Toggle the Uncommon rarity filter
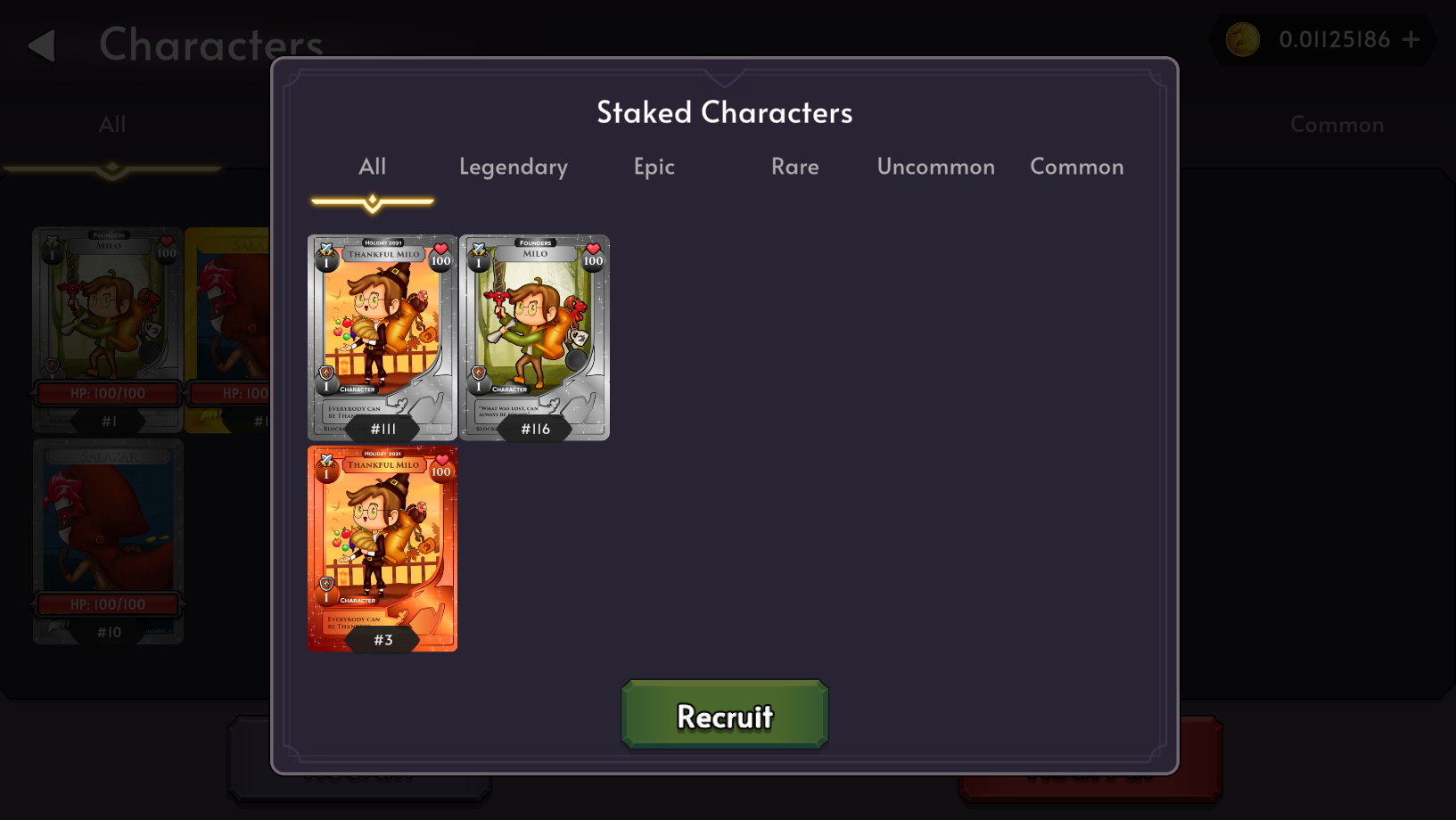1456x820 pixels. pyautogui.click(x=935, y=167)
